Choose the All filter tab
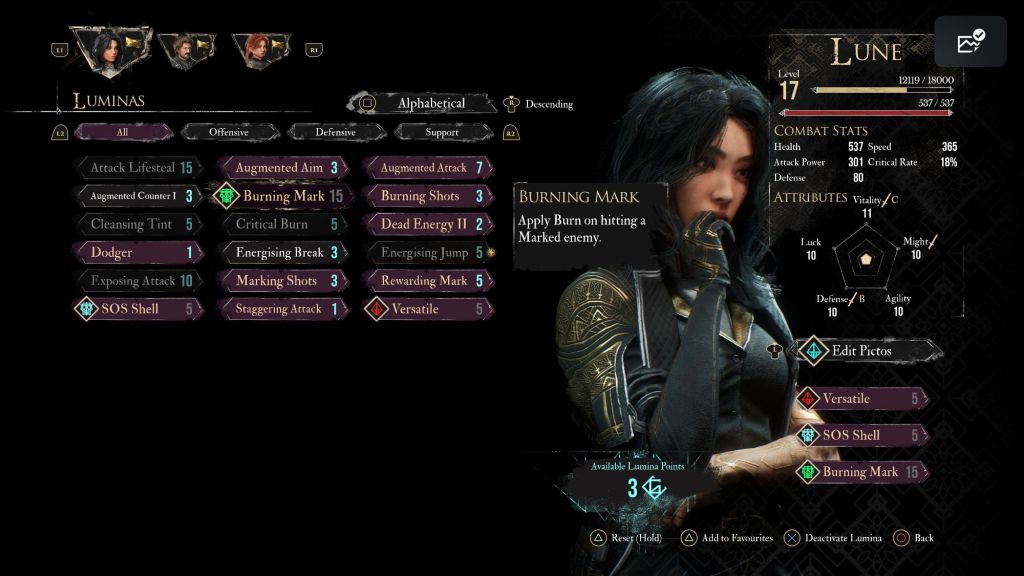 (x=122, y=132)
